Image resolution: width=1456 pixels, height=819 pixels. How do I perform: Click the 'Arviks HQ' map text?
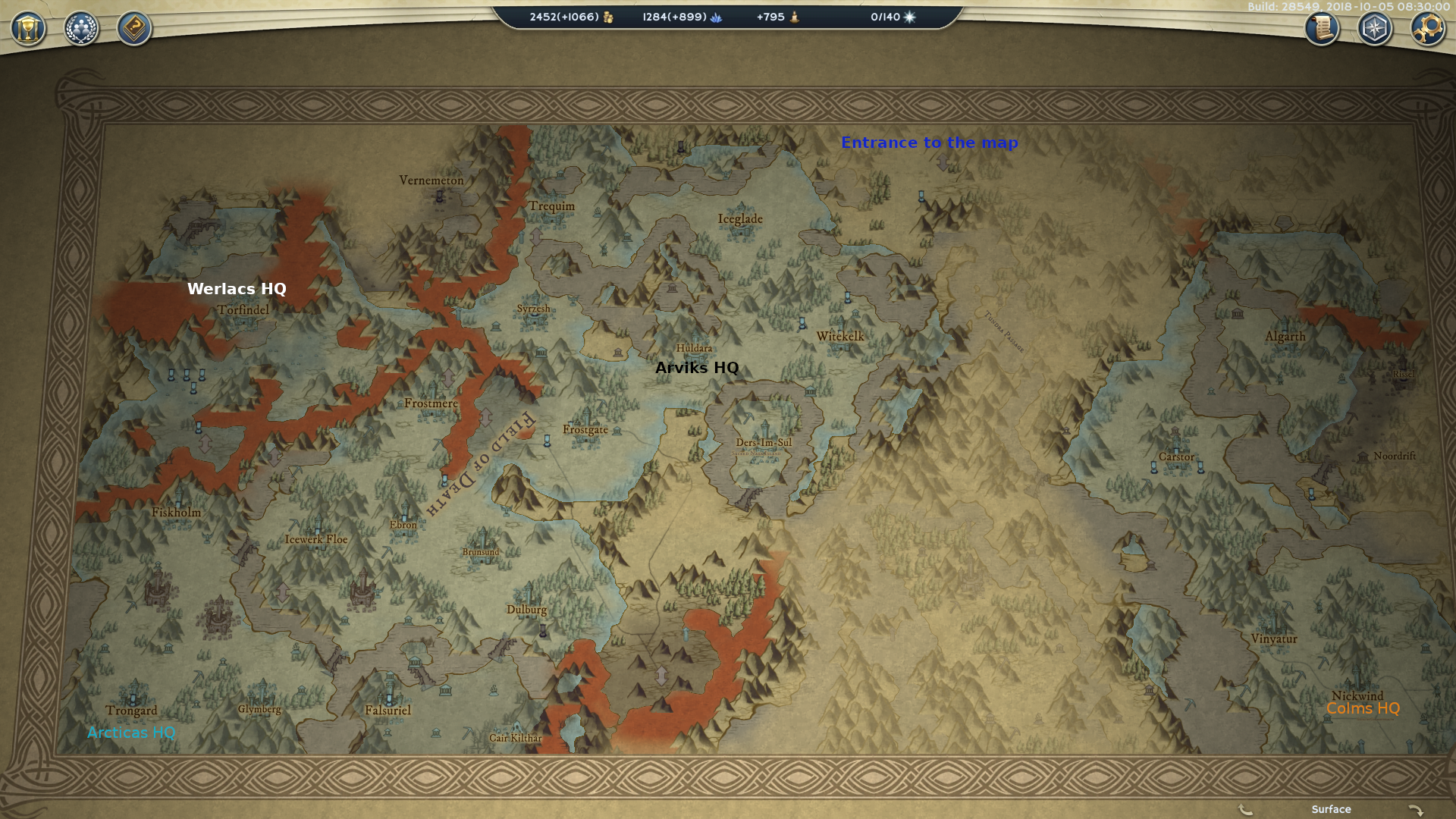pyautogui.click(x=697, y=369)
